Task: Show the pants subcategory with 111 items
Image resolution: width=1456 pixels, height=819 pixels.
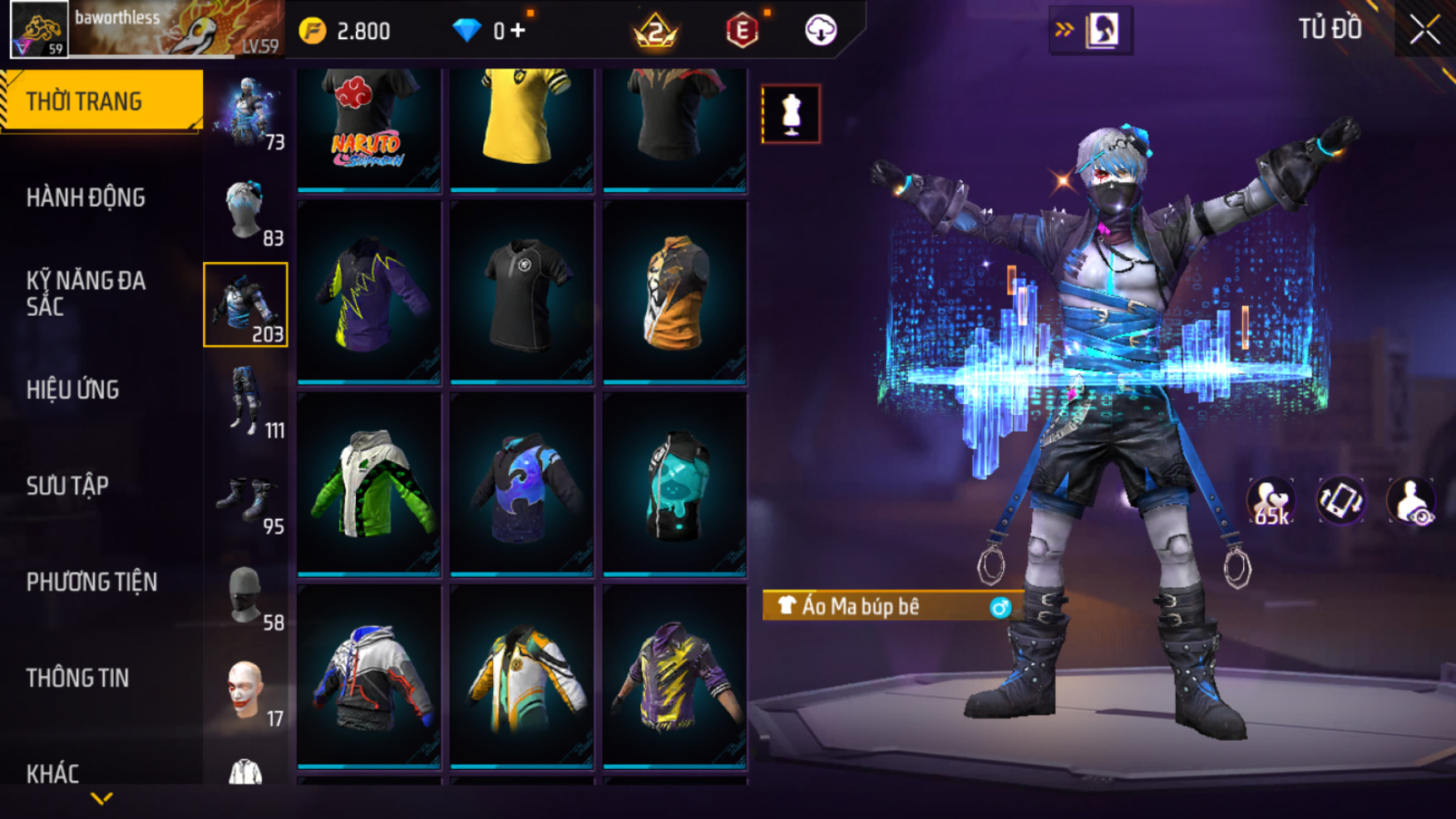Action: 246,401
